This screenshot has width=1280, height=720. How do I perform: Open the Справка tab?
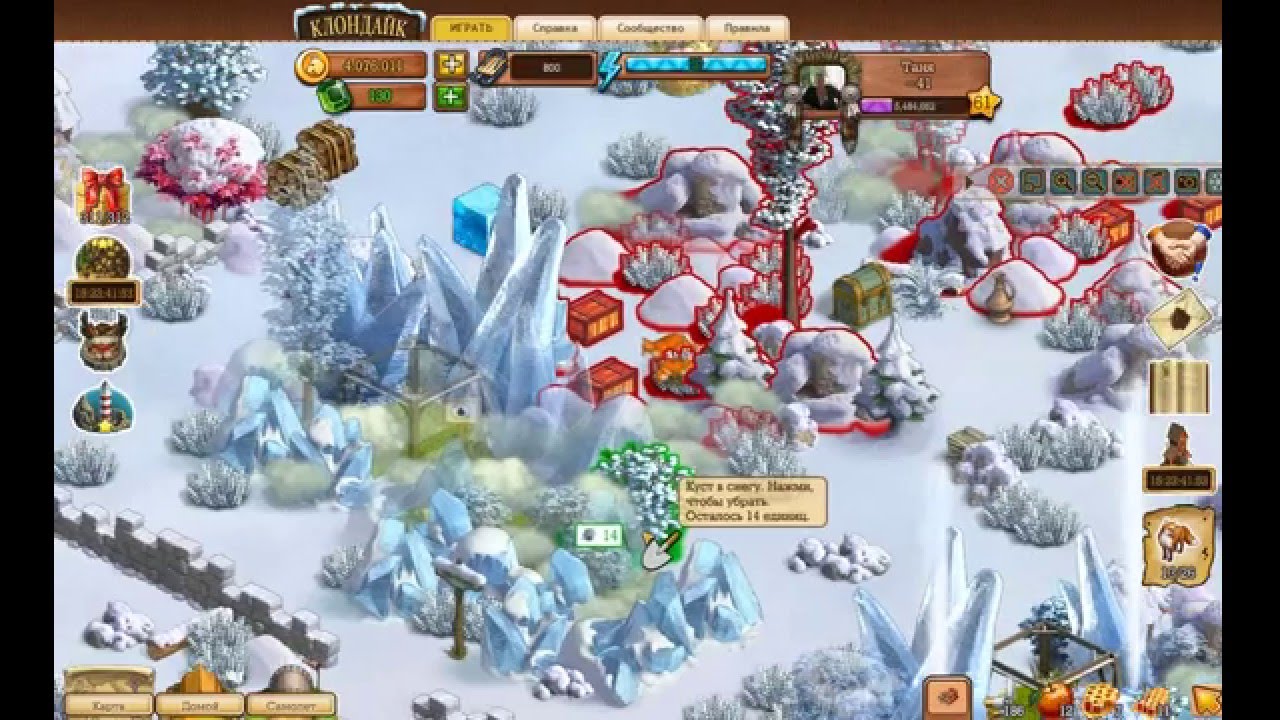(x=554, y=28)
